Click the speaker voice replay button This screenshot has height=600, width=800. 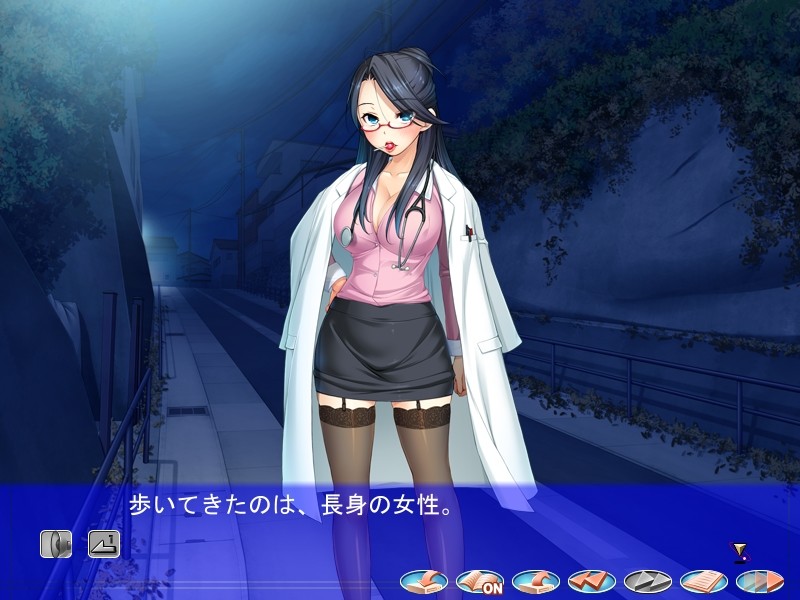(x=56, y=544)
